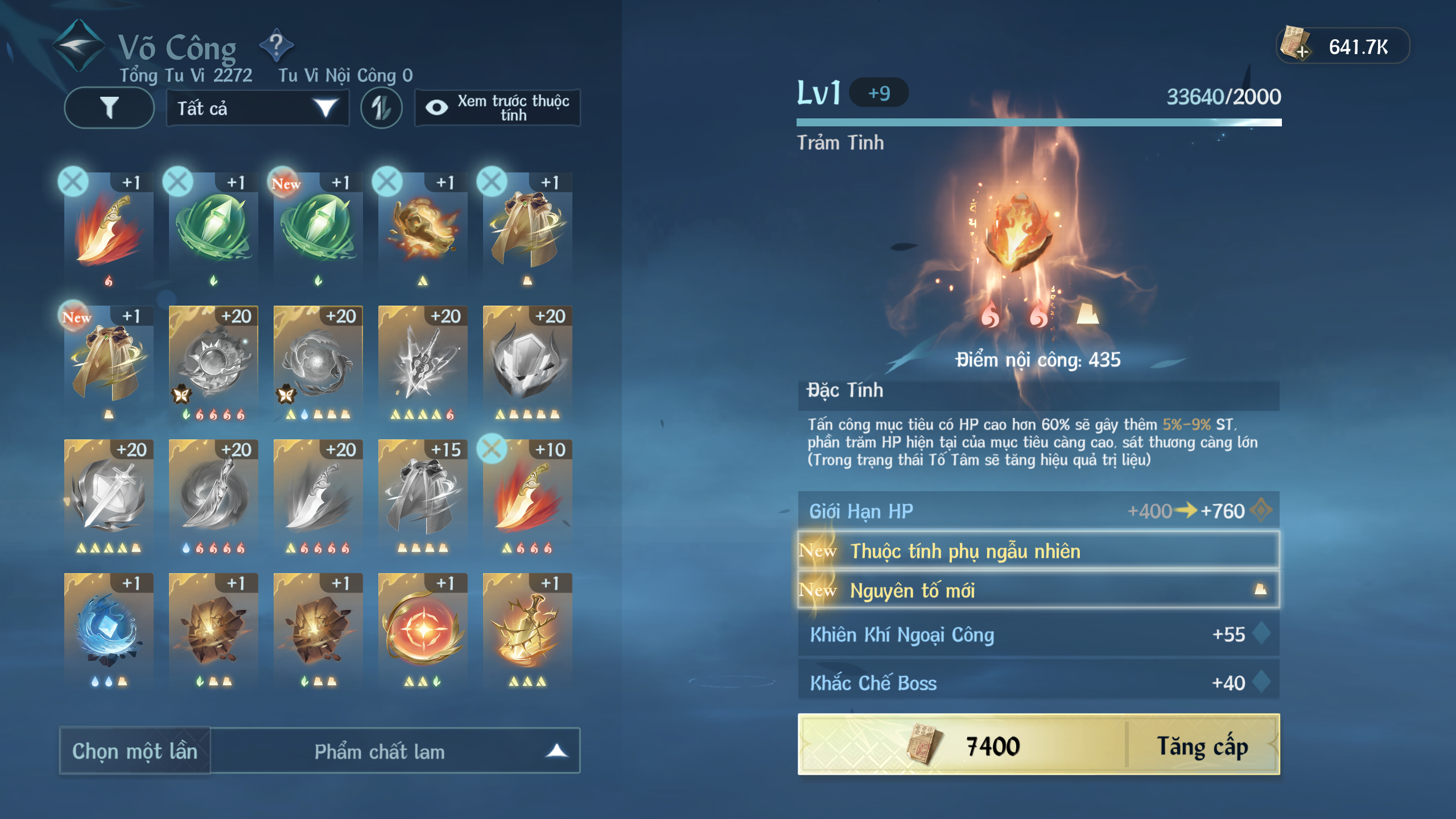Click 'Xem trước thuộc tính' preview button
1456x819 pixels.
click(498, 108)
